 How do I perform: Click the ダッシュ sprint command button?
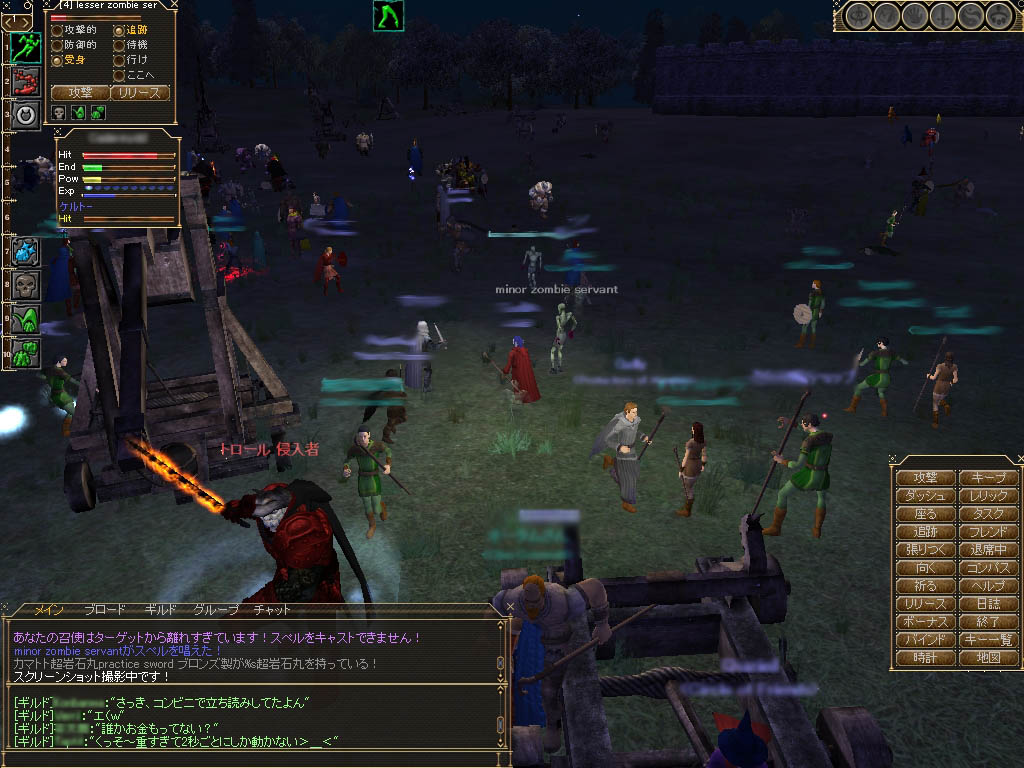click(x=925, y=496)
